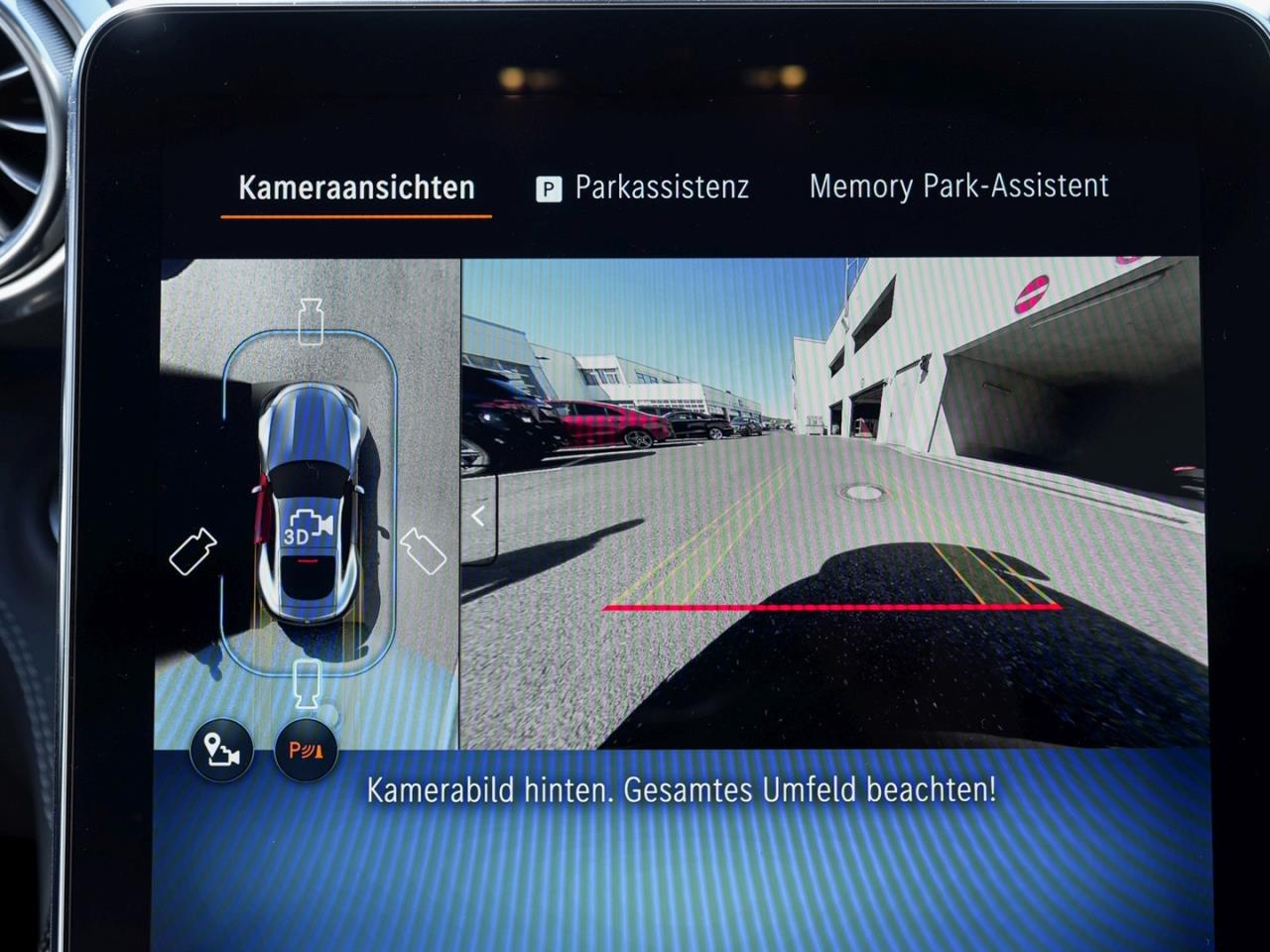Image resolution: width=1270 pixels, height=952 pixels.
Task: Tap the left side camera icon
Action: [194, 552]
